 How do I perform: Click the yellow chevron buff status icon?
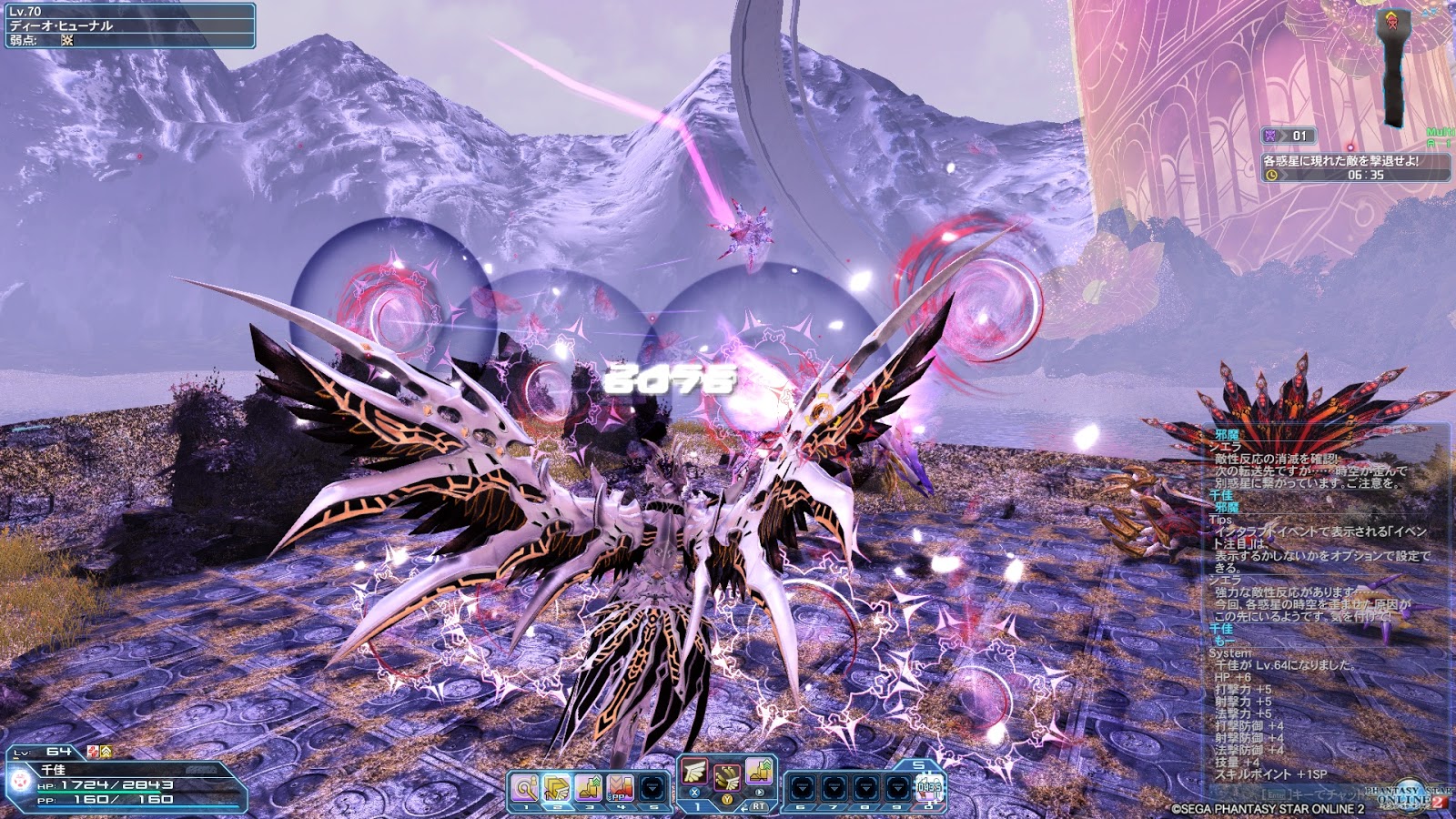tap(106, 752)
